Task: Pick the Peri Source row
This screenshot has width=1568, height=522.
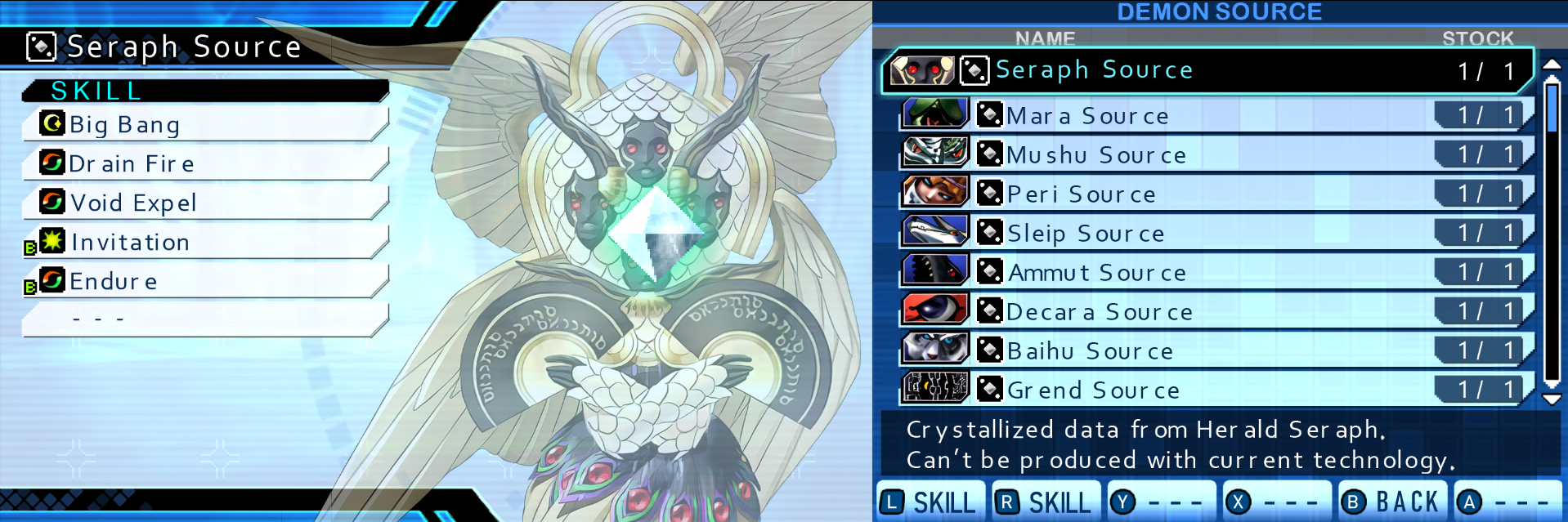Action: (1210, 194)
